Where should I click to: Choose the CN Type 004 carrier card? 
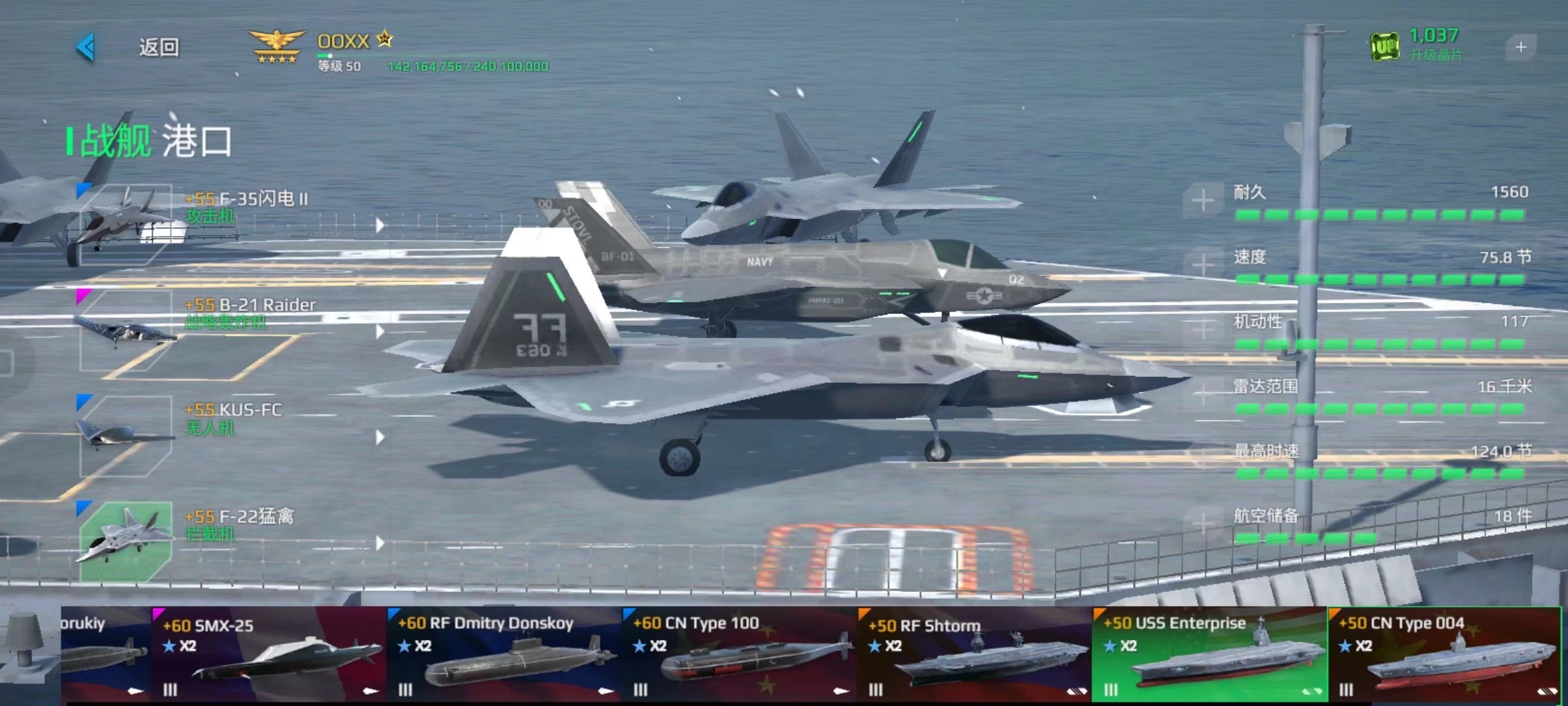pyautogui.click(x=1445, y=654)
